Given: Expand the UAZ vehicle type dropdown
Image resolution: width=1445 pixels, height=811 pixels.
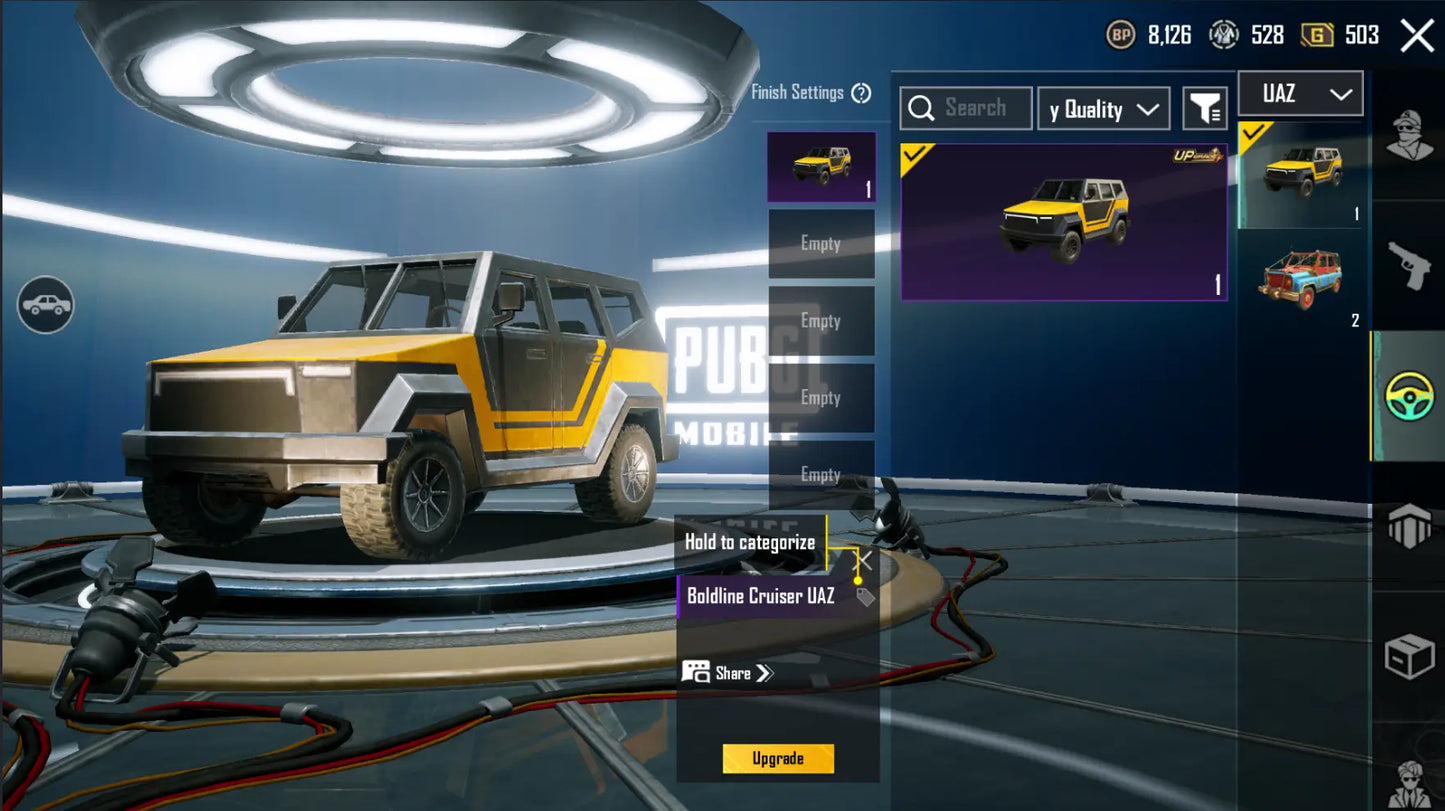Looking at the screenshot, I should coord(1300,94).
